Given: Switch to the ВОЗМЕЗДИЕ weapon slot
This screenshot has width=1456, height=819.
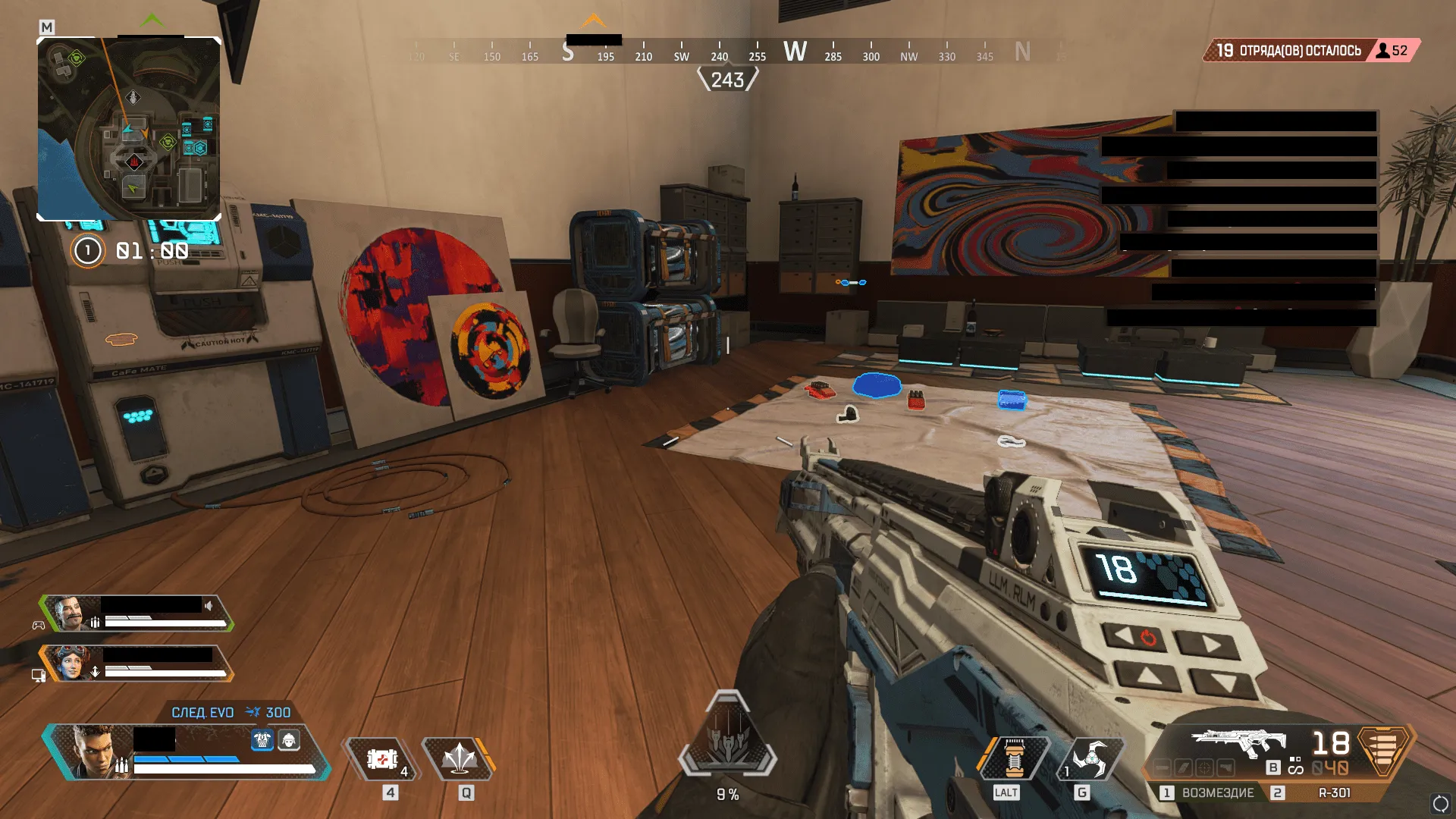Looking at the screenshot, I should tap(1208, 792).
